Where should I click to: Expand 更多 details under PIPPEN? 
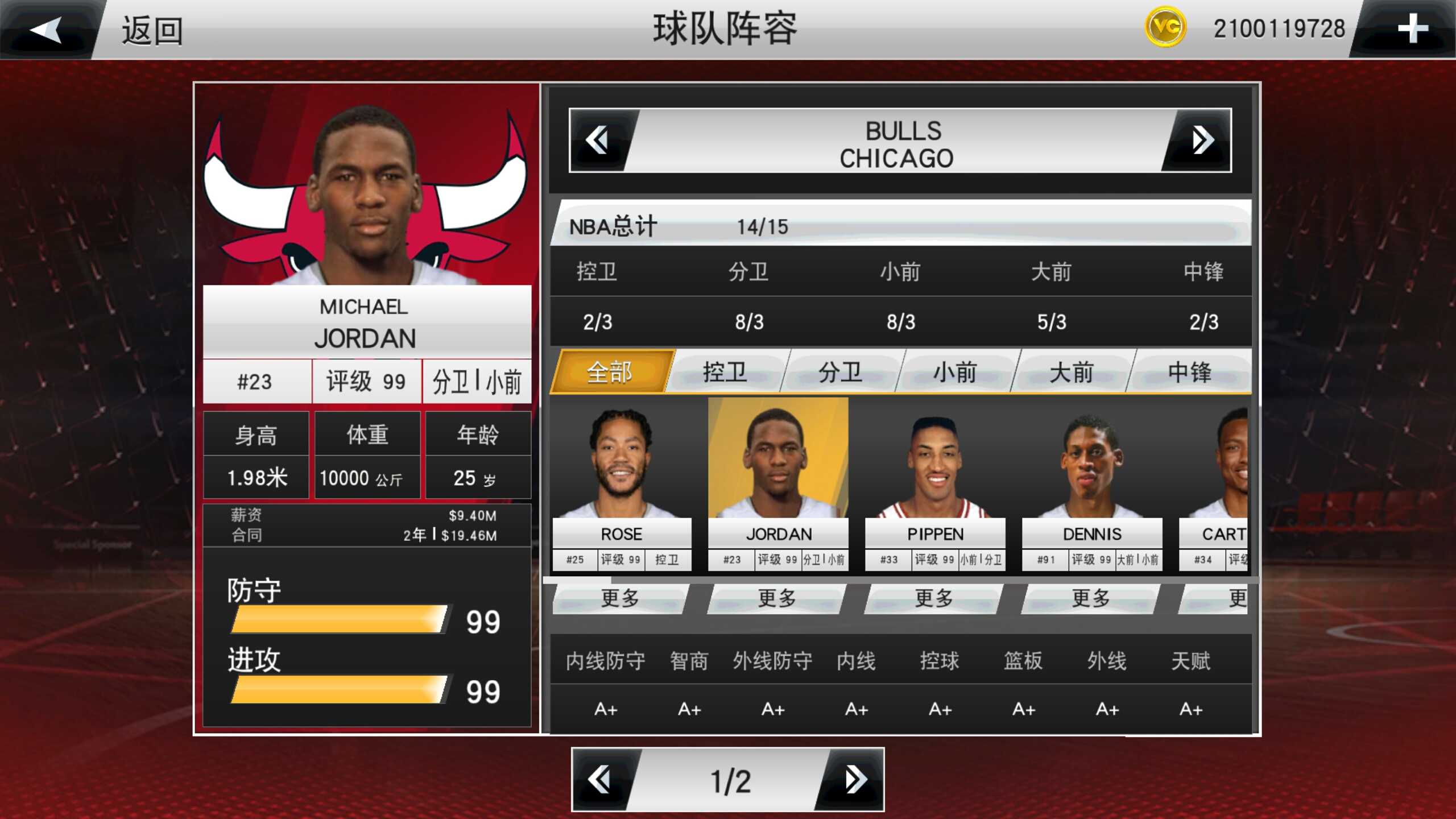click(x=934, y=598)
